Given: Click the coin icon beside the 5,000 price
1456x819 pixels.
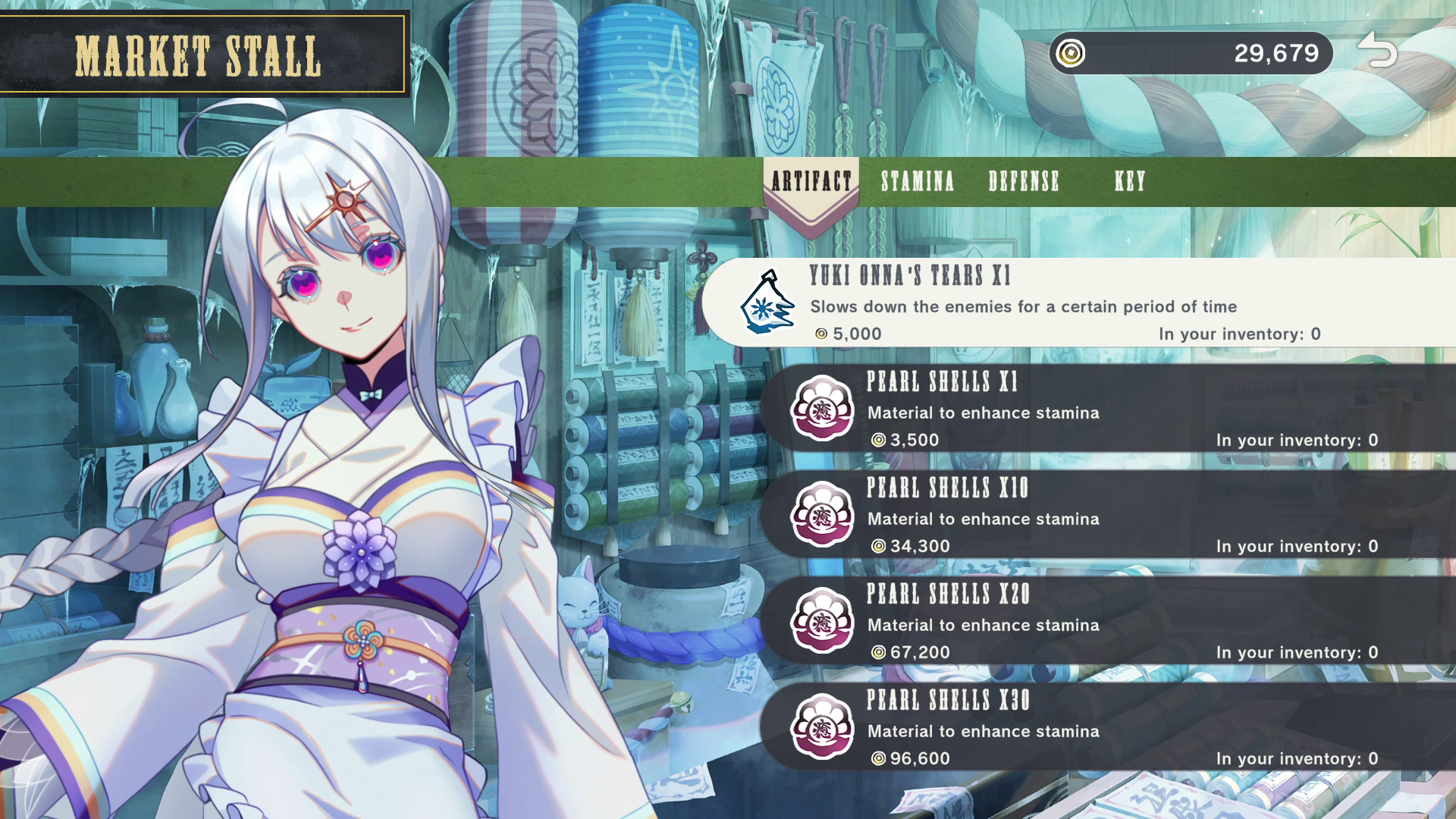Looking at the screenshot, I should point(820,334).
